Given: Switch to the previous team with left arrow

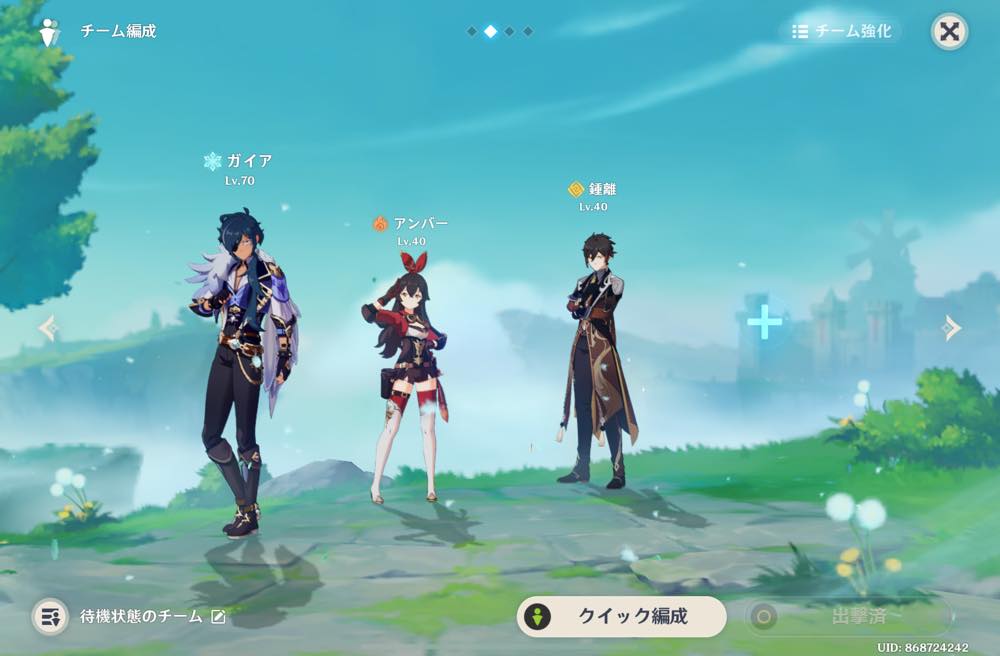Looking at the screenshot, I should 47,328.
